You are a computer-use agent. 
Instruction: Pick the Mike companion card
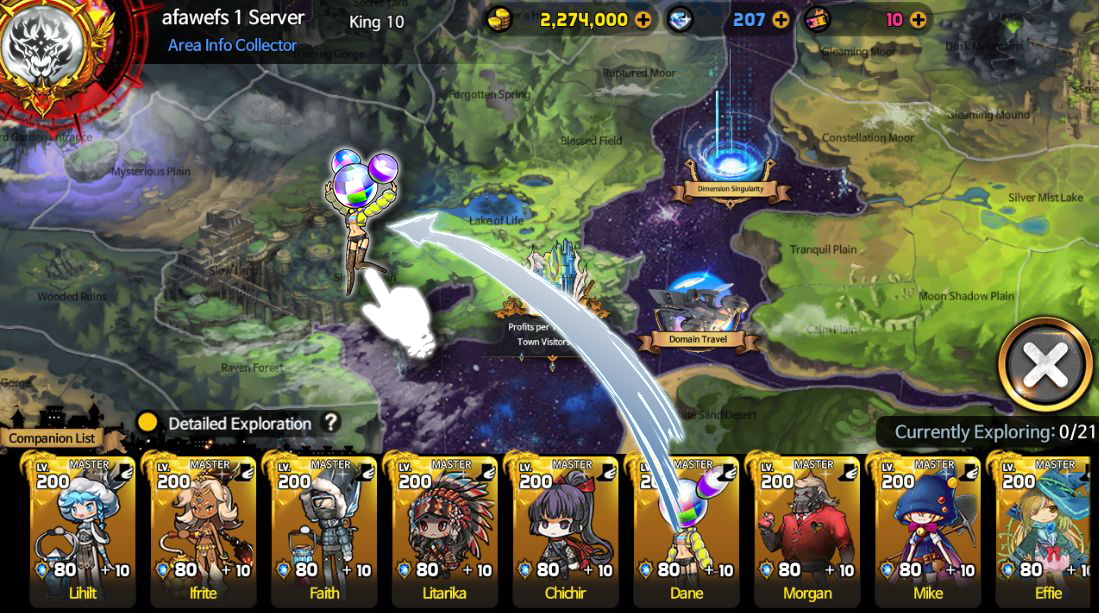(927, 530)
